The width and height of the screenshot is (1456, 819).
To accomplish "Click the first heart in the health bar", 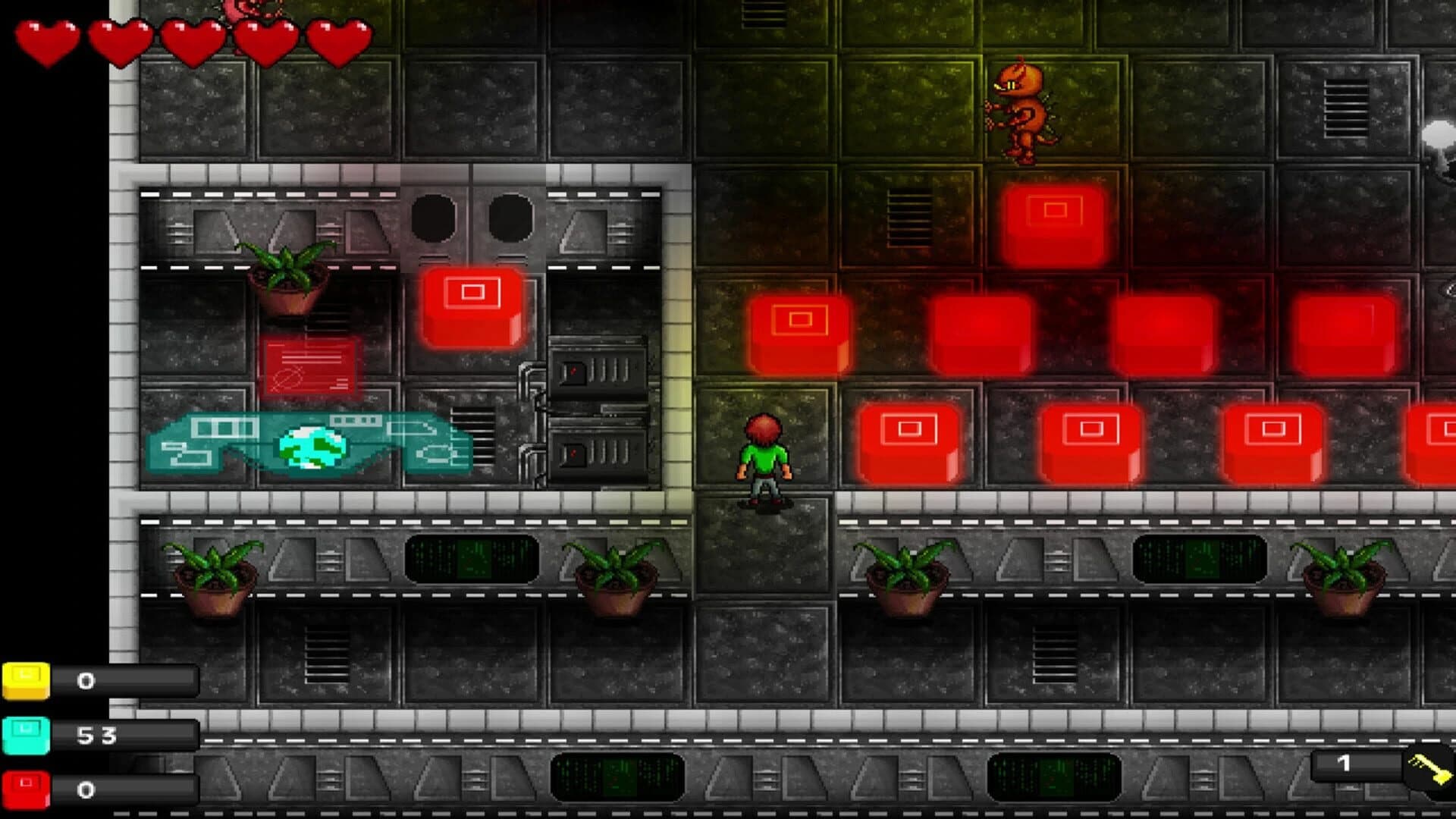I will click(47, 36).
